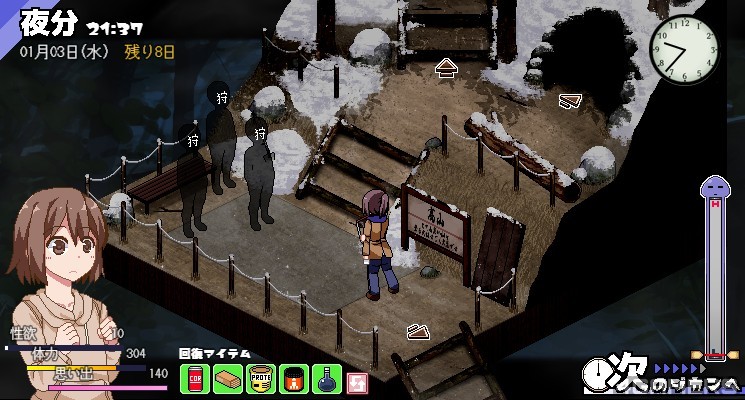
Task: Take the right-side exit arrow marker
Action: pos(571,100)
